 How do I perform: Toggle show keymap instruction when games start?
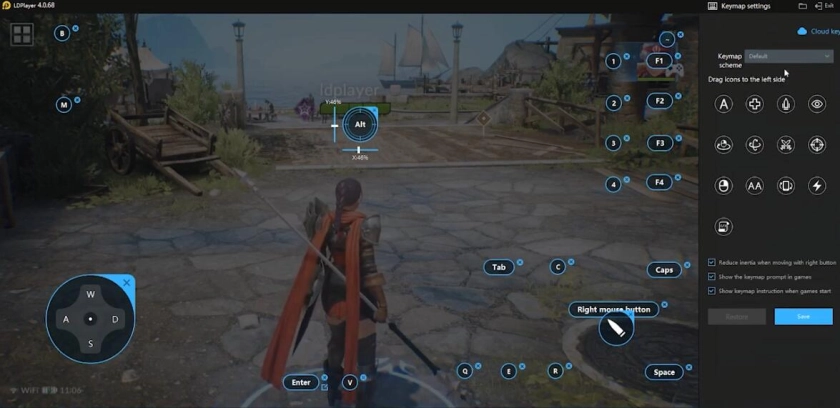click(x=712, y=291)
